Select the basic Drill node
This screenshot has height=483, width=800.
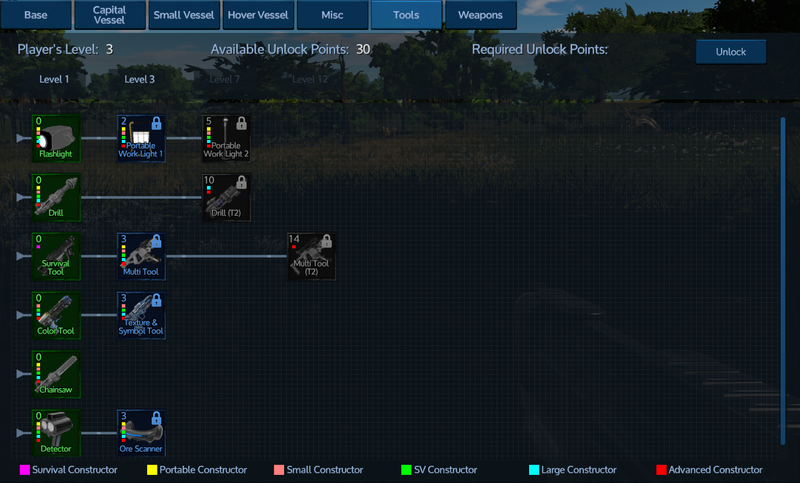pyautogui.click(x=56, y=197)
